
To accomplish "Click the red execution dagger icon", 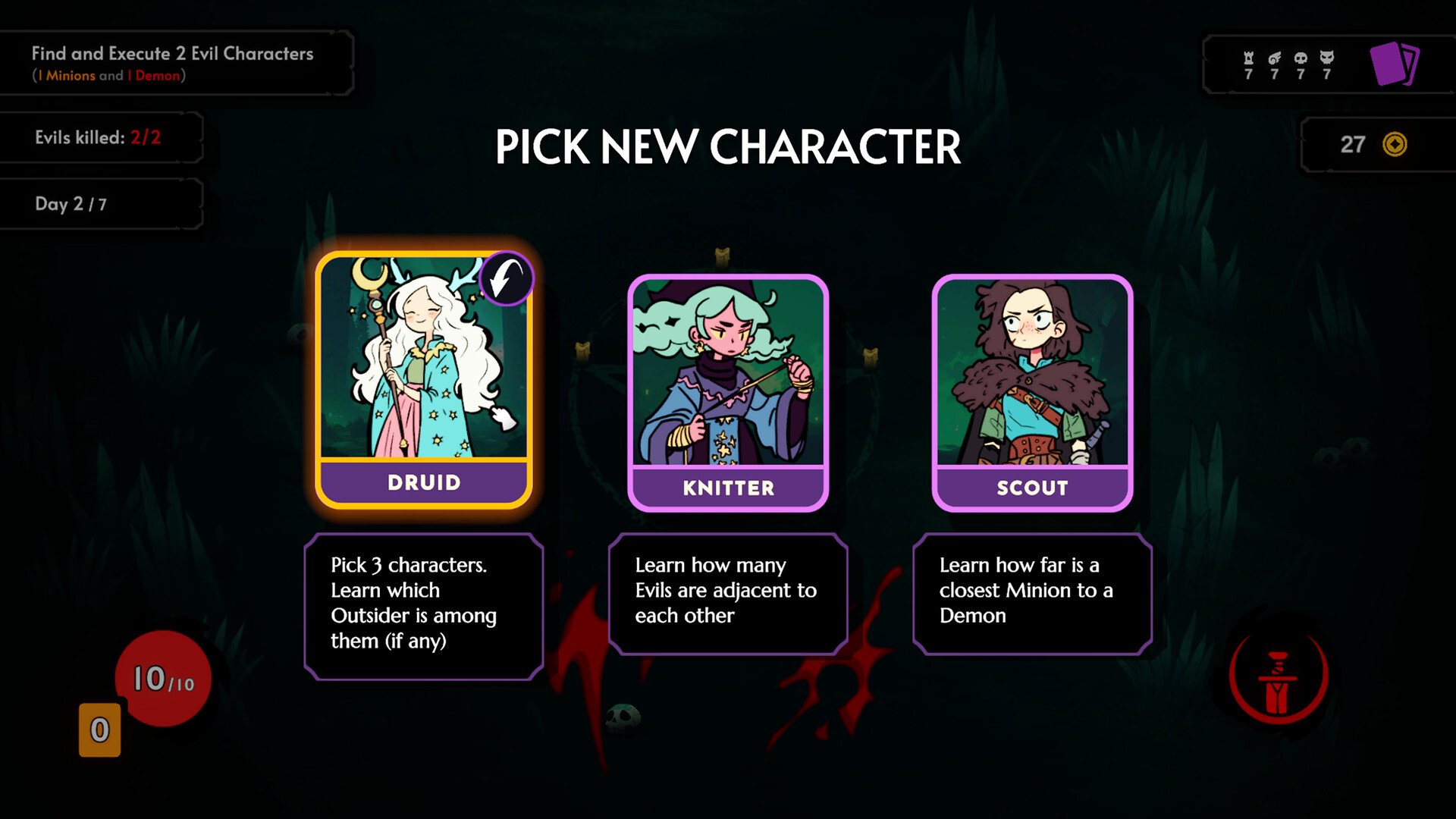I will click(x=1278, y=677).
